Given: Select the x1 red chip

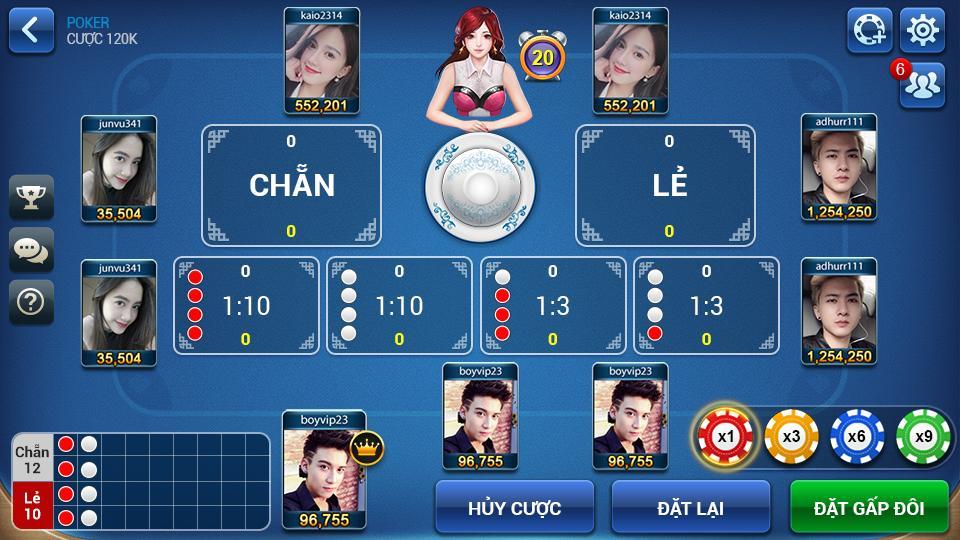Looking at the screenshot, I should 725,437.
